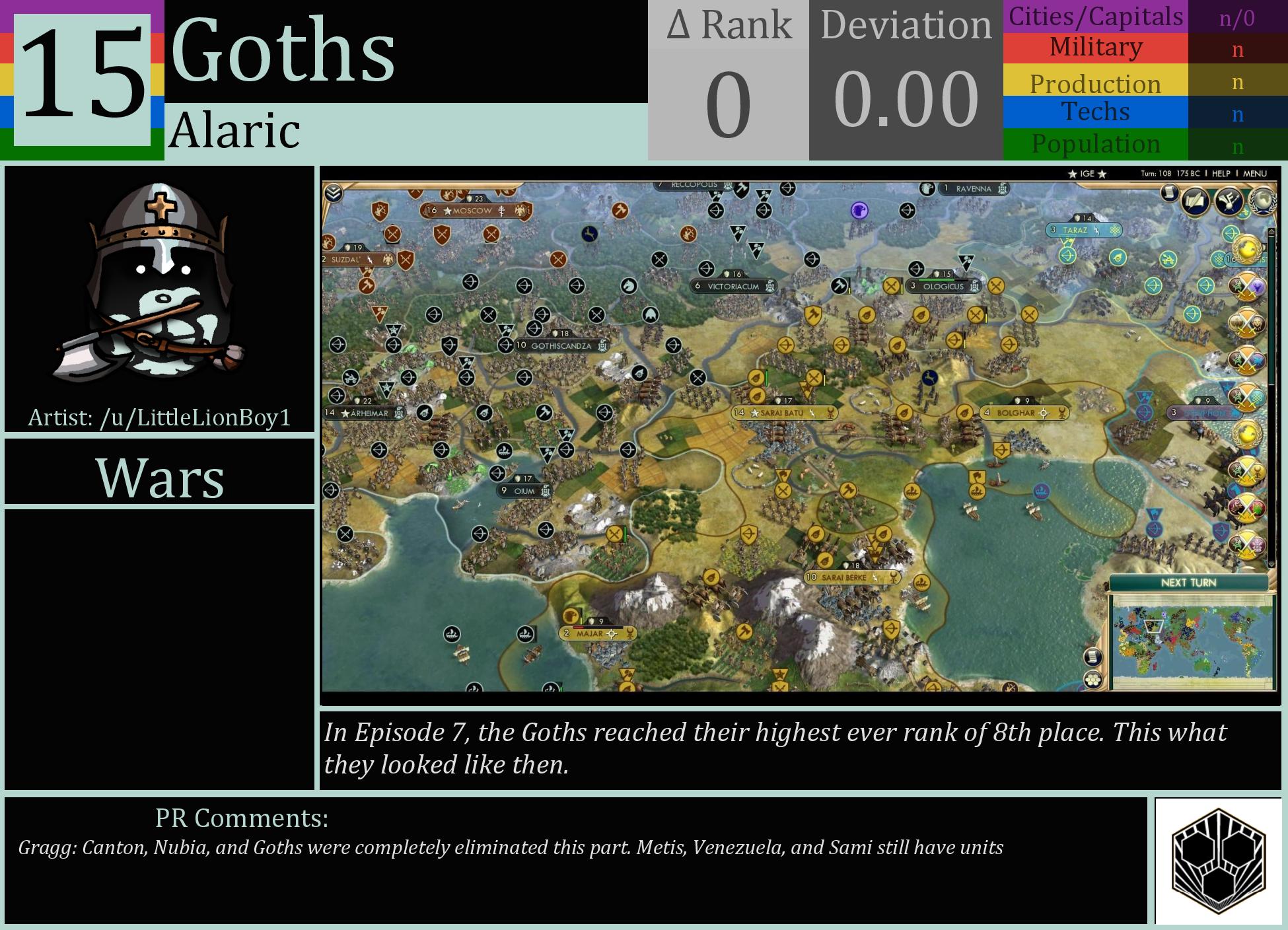Screen dimensions: 1288x930
Task: Open the Diplomacy globe icon
Action: click(1262, 200)
